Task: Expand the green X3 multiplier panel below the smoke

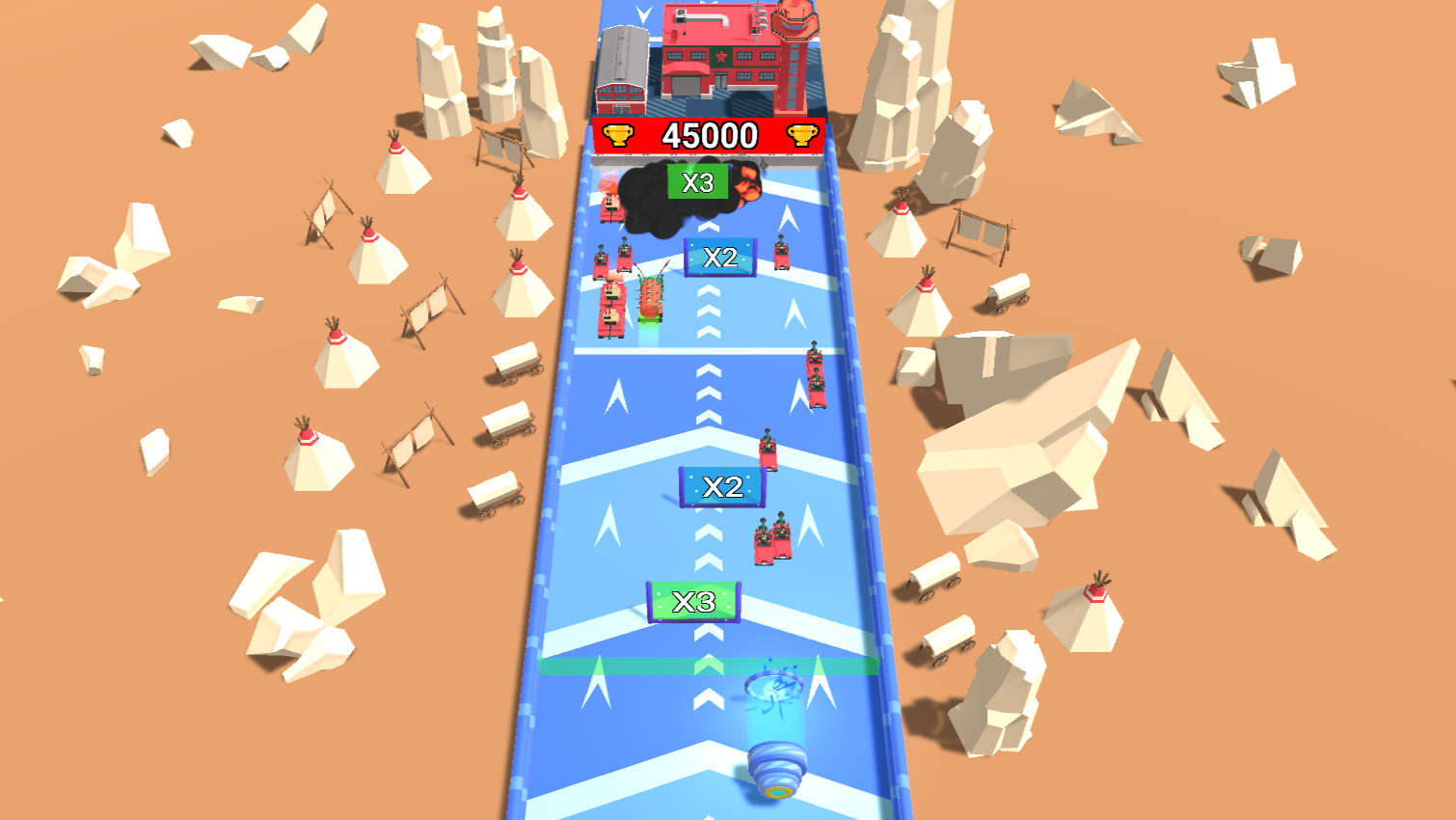Action: tap(697, 180)
